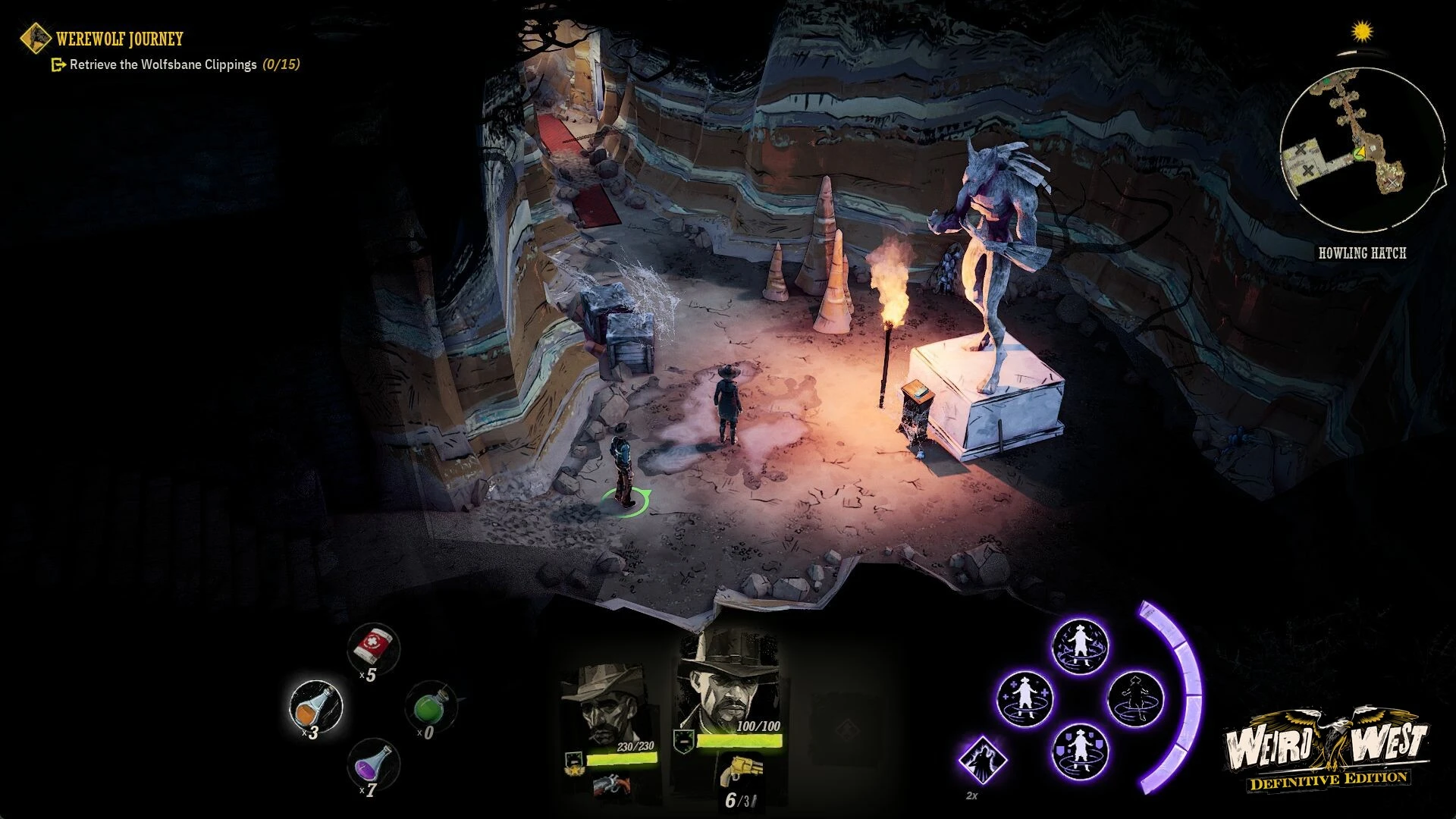Image resolution: width=1456 pixels, height=819 pixels.
Task: Activate the flame aura ability
Action: click(1081, 647)
